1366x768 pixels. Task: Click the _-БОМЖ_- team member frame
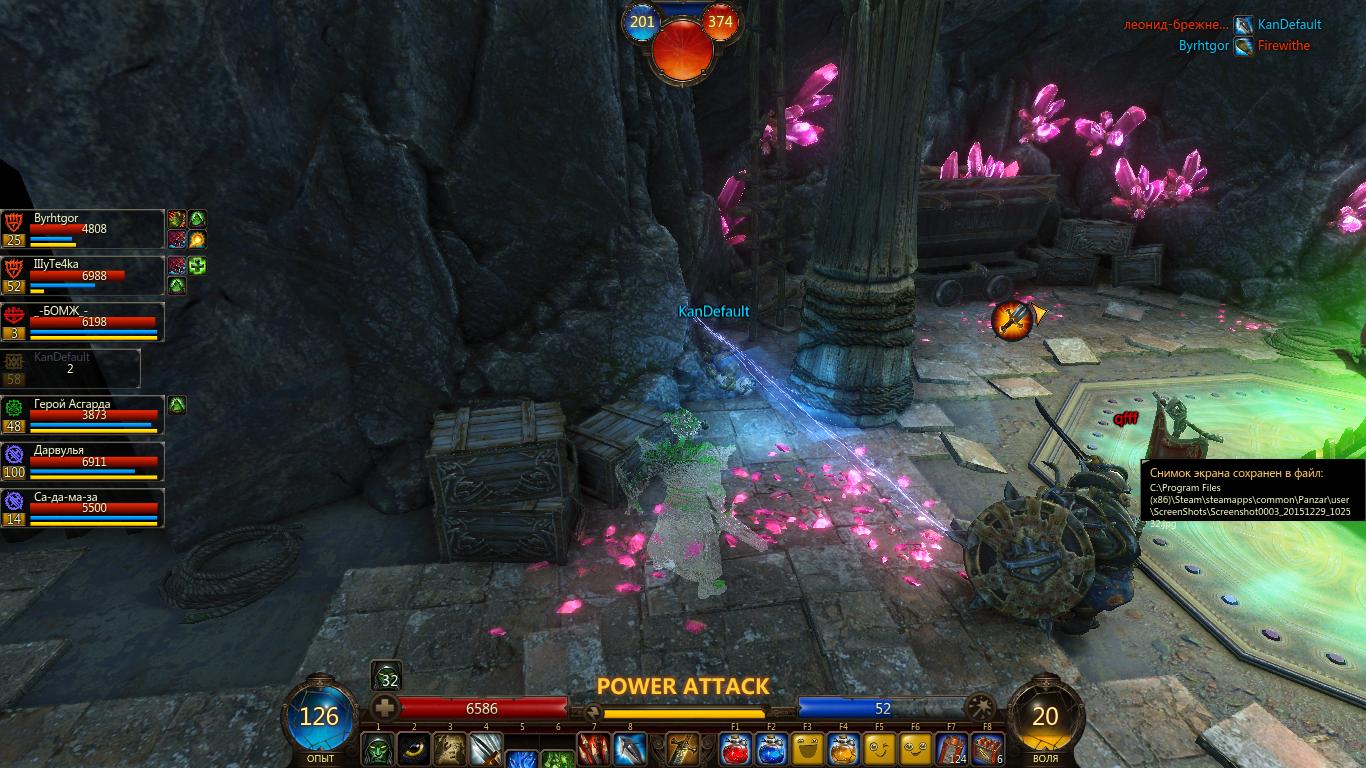coord(82,322)
